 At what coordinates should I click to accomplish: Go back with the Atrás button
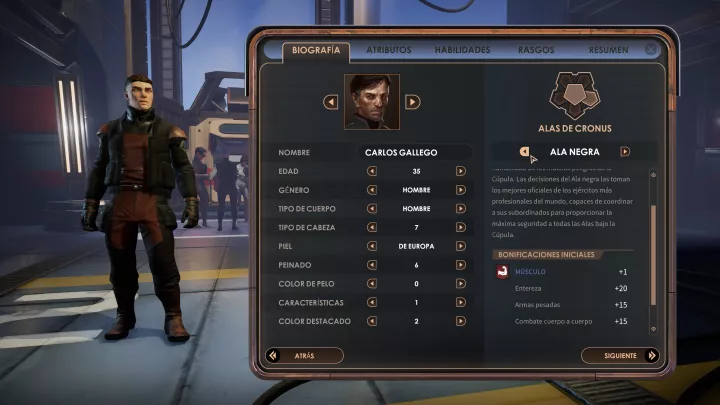click(305, 355)
